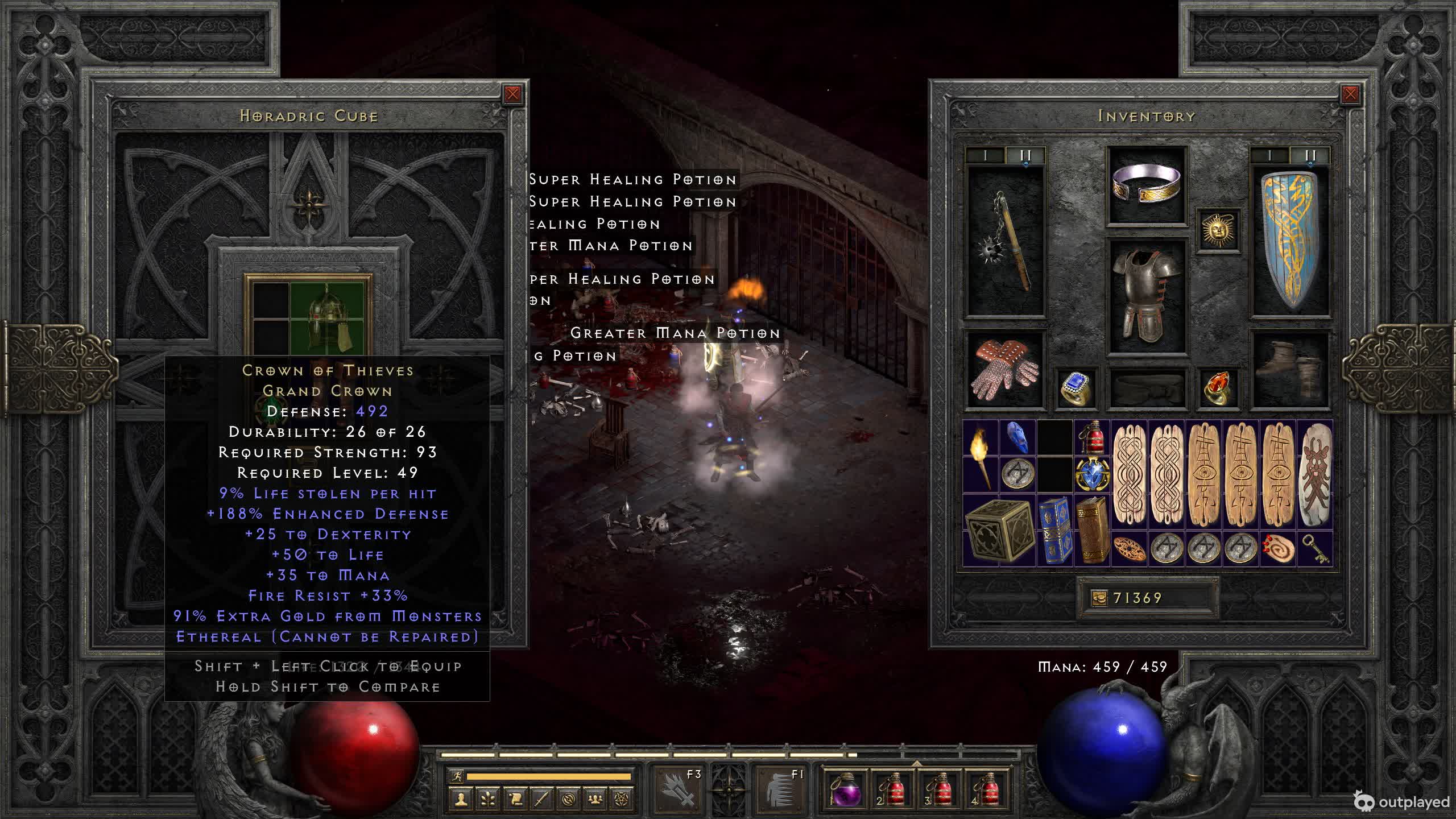1456x819 pixels.
Task: Open the quest log scroll button
Action: point(515,799)
